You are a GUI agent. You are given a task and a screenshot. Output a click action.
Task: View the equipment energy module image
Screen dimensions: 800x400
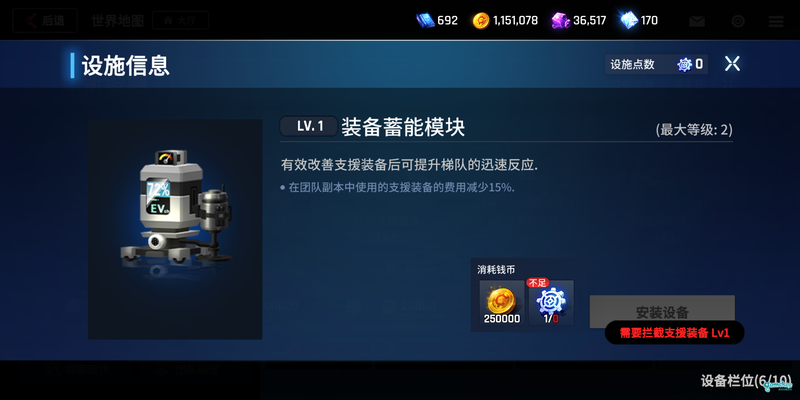175,215
